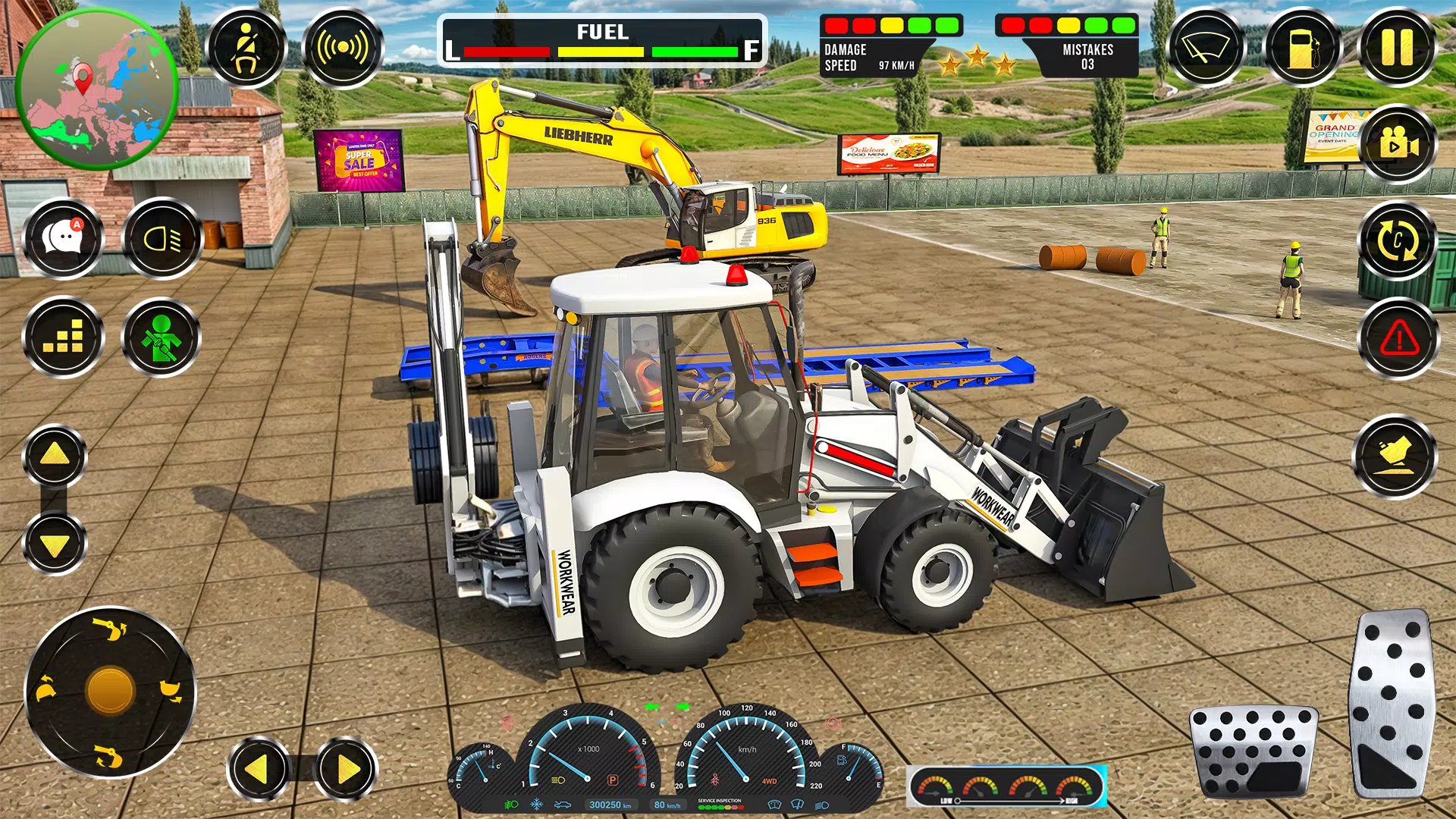Switch on the windshield wipers
This screenshot has width=1456, height=819.
click(x=1206, y=47)
